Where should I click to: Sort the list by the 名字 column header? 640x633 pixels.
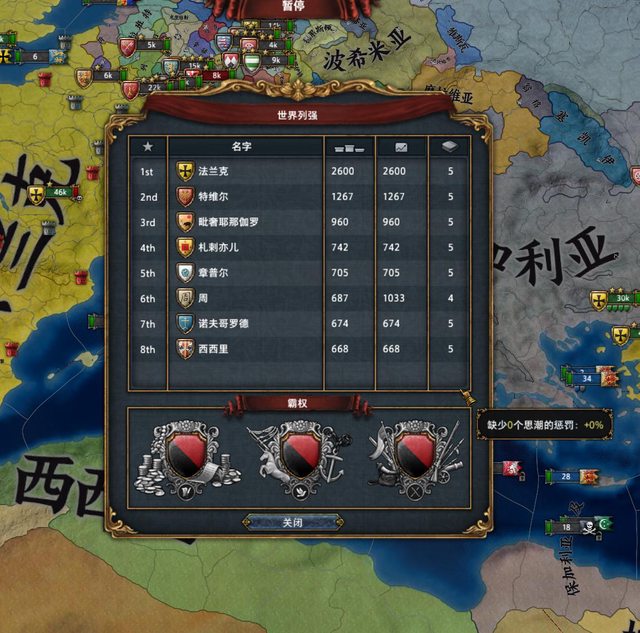point(245,146)
